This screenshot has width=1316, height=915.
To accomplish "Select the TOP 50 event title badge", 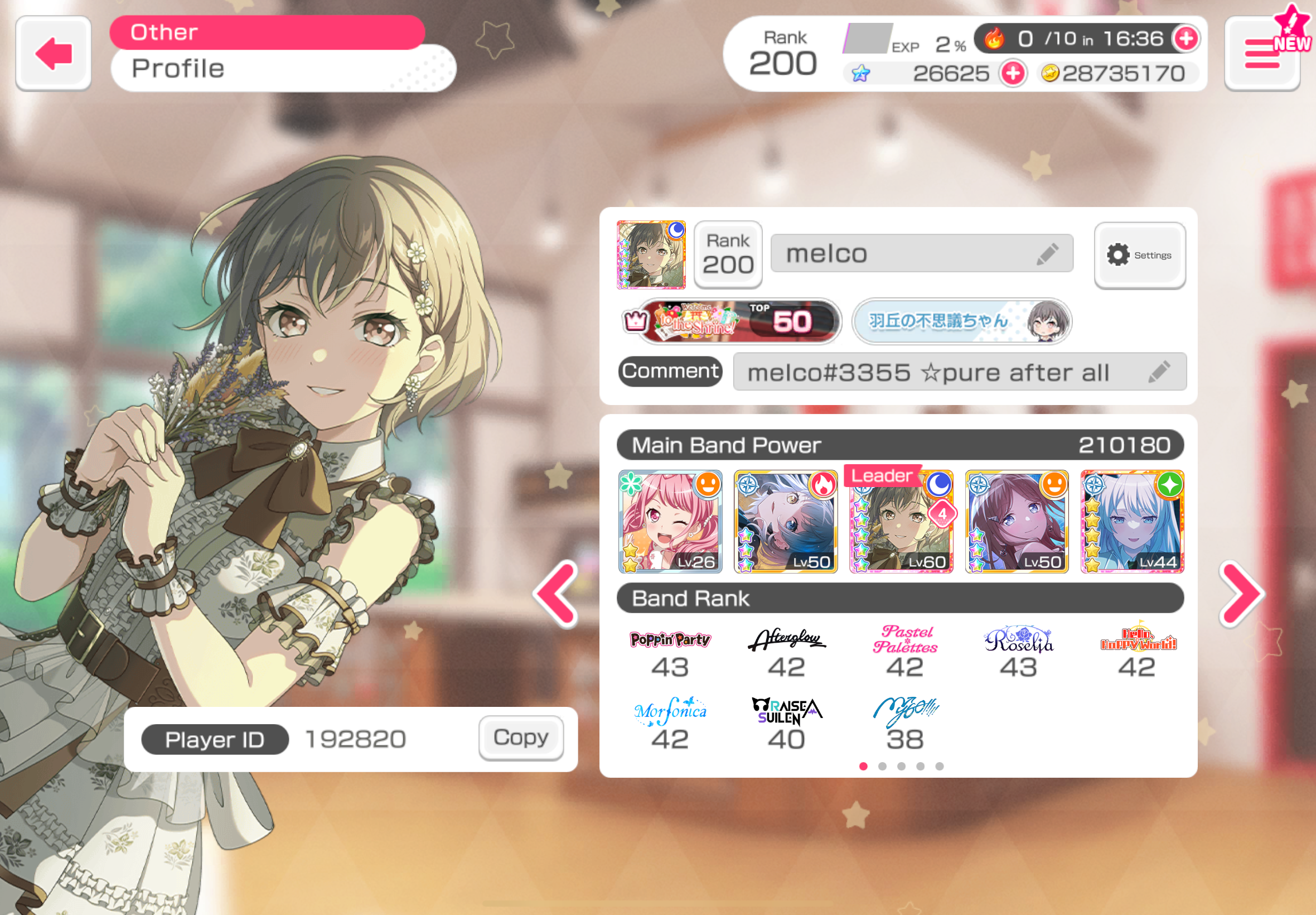I will 738,321.
